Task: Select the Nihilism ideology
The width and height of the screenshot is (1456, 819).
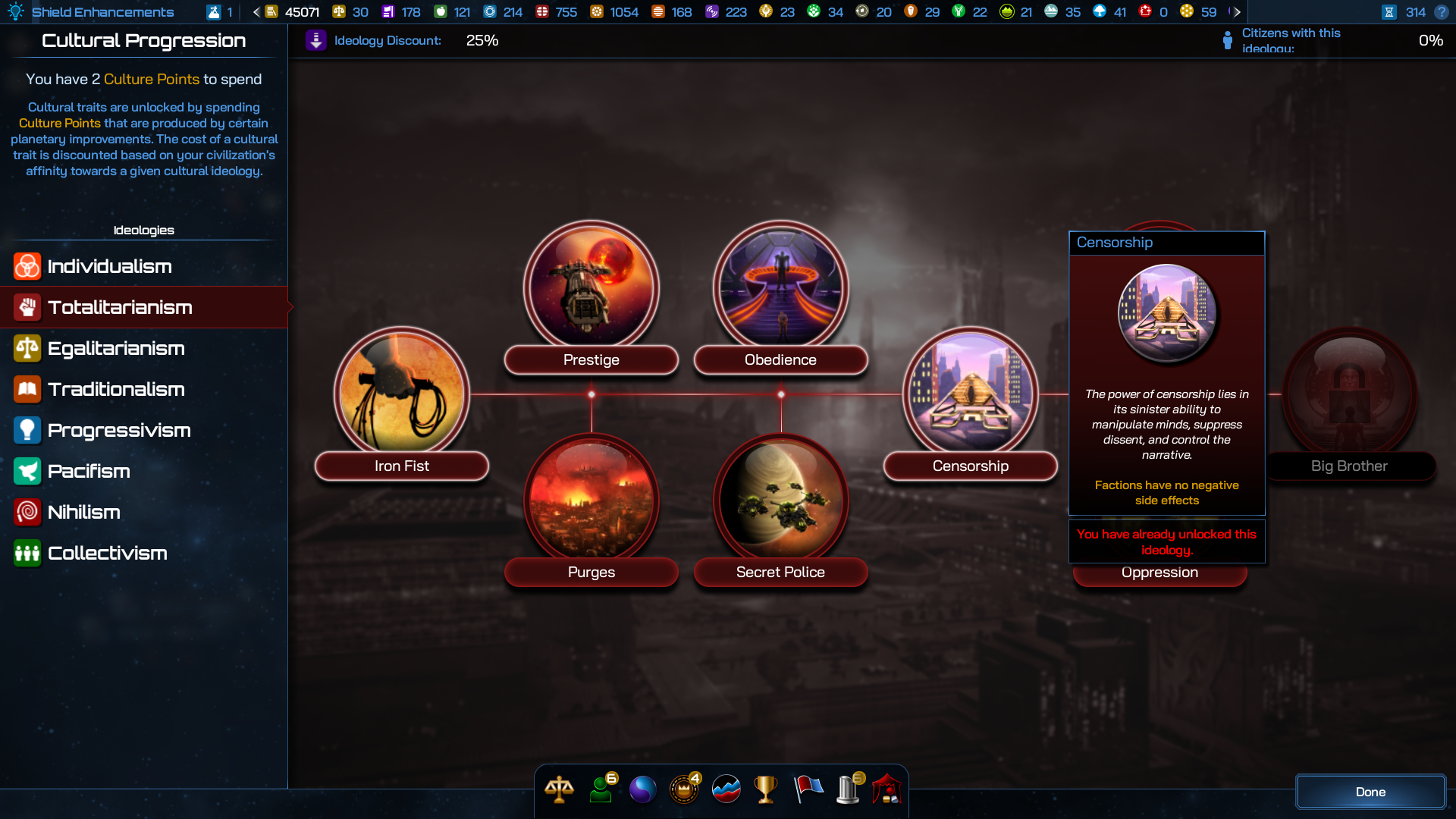Action: tap(83, 512)
